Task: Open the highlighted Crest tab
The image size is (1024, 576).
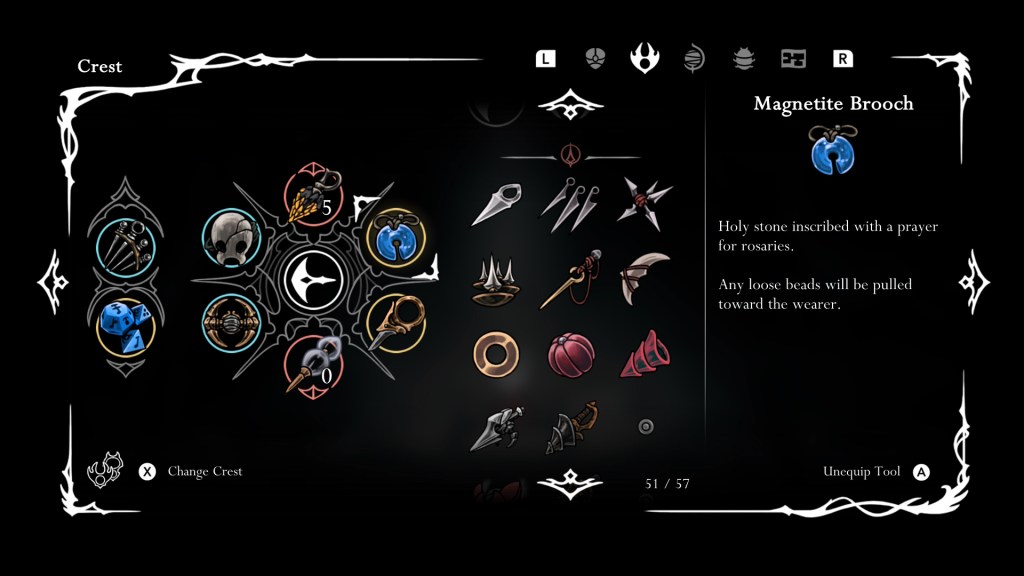Action: [644, 58]
